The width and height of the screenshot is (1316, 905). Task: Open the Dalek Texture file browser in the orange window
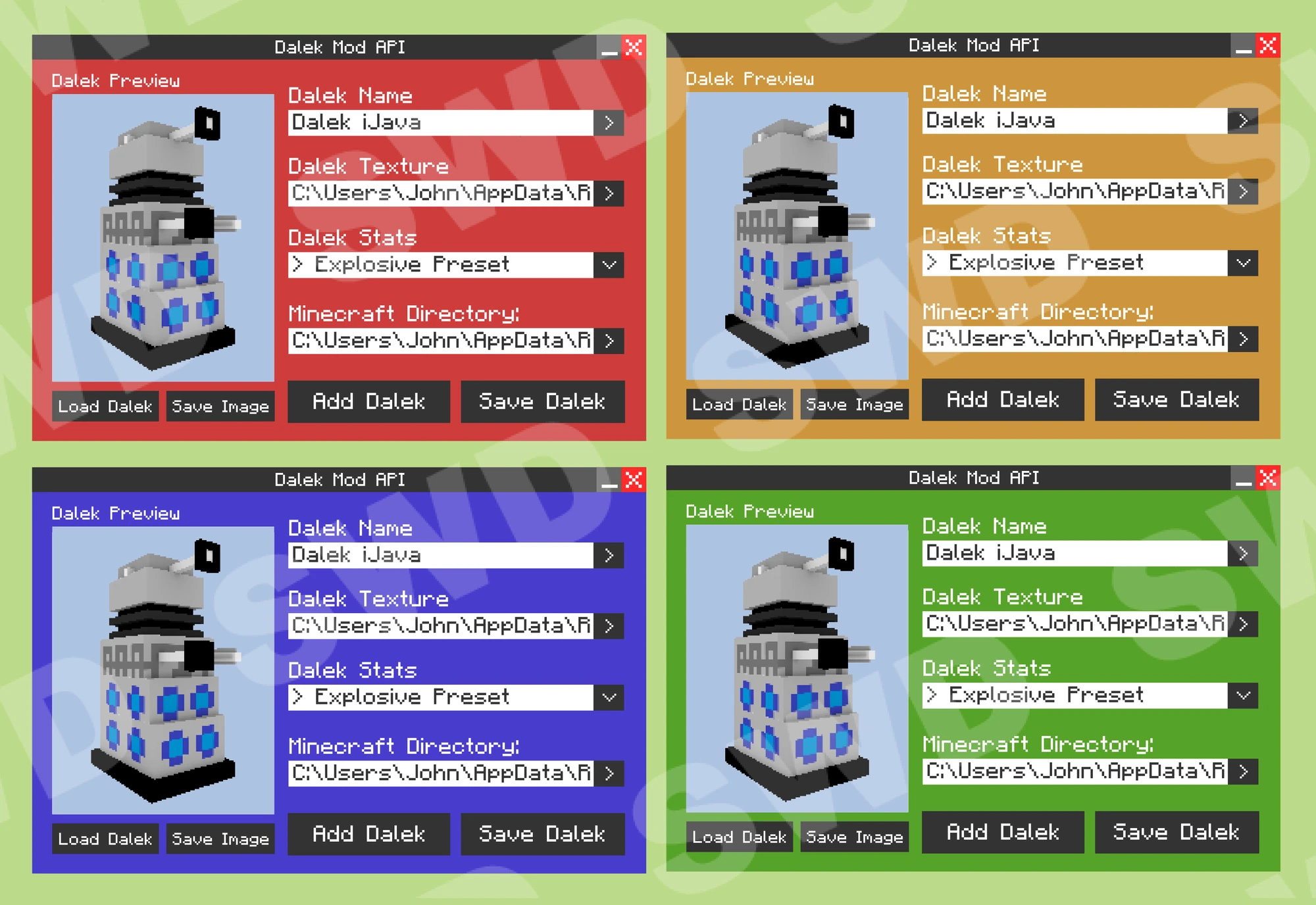click(1242, 191)
